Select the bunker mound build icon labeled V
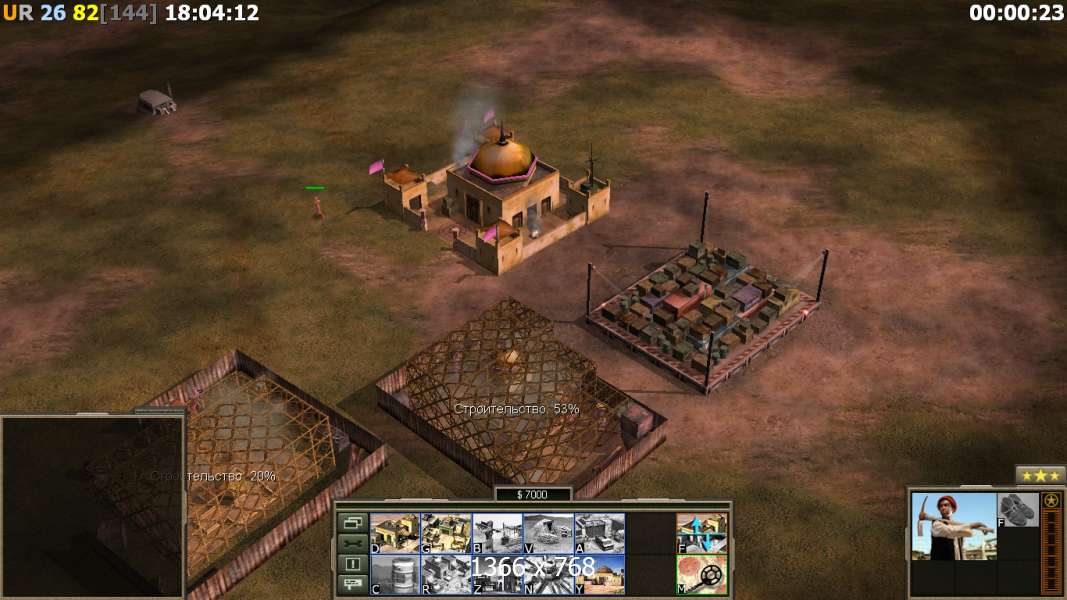Viewport: 1067px width, 600px height. [548, 533]
